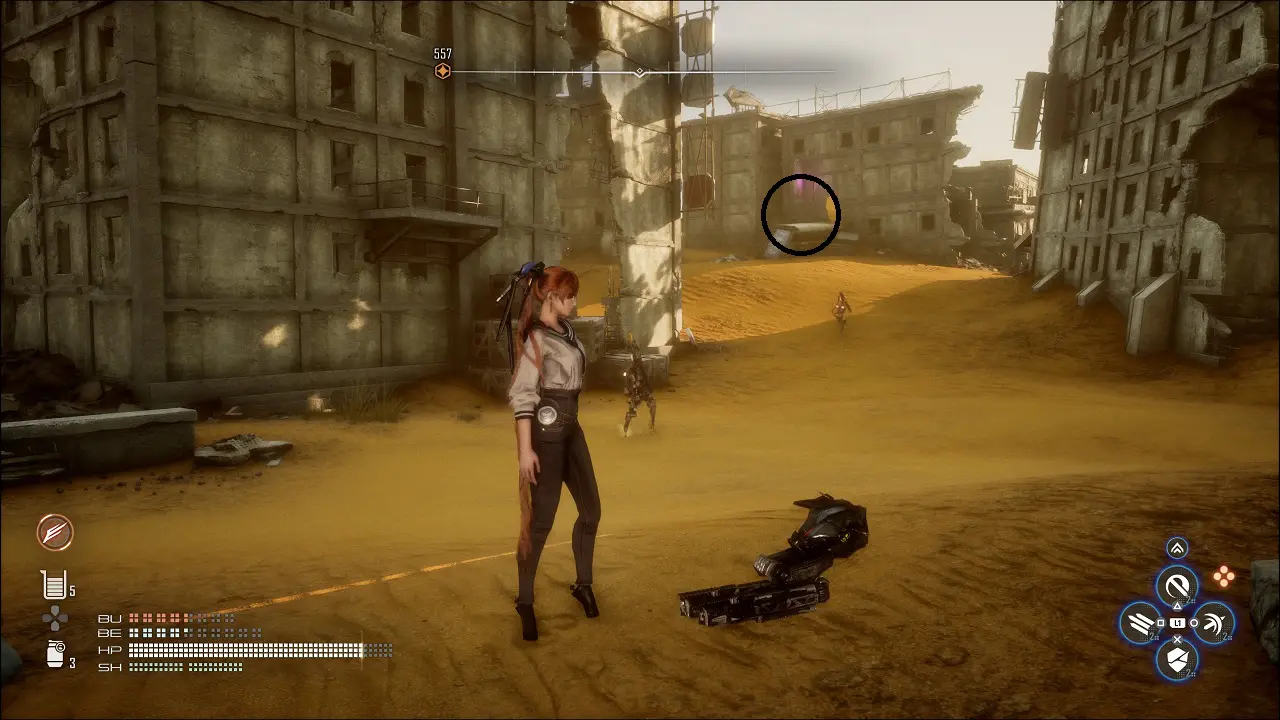Click the four orange dots indicator
This screenshot has height=720, width=1280.
pos(1223,576)
